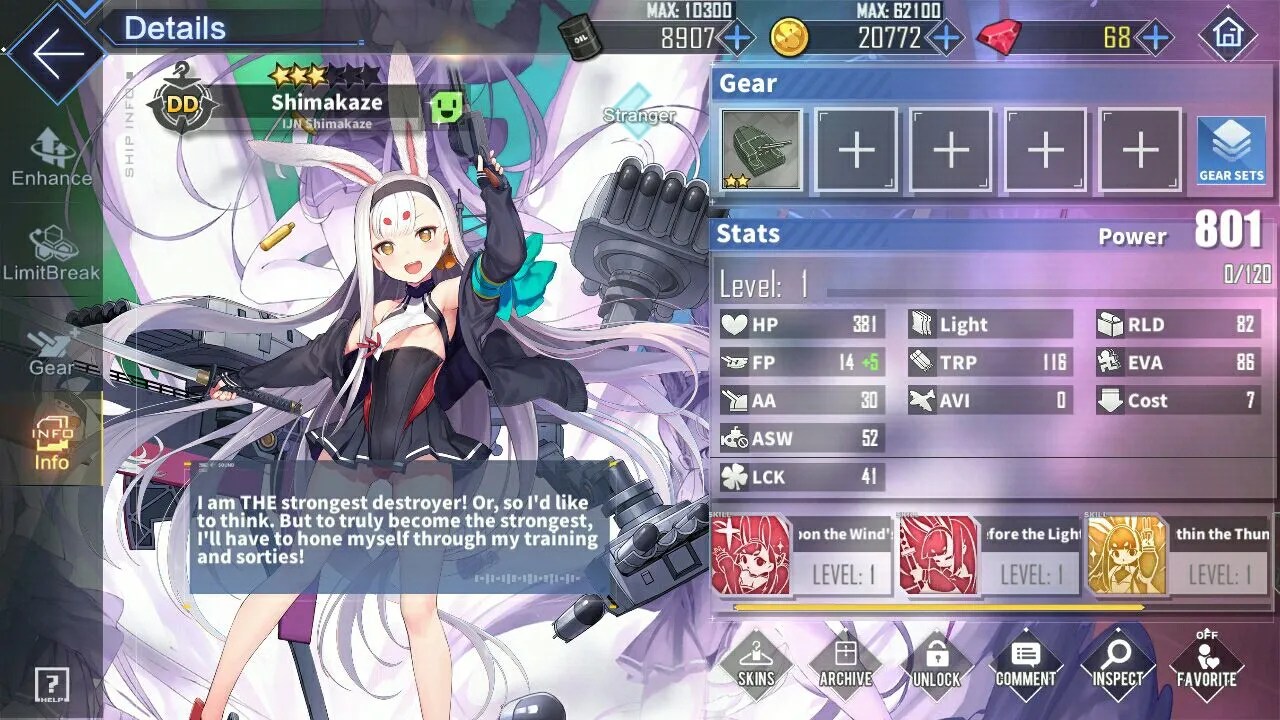This screenshot has height=720, width=1280.
Task: Tap the green smiley affinity icon
Action: [446, 107]
